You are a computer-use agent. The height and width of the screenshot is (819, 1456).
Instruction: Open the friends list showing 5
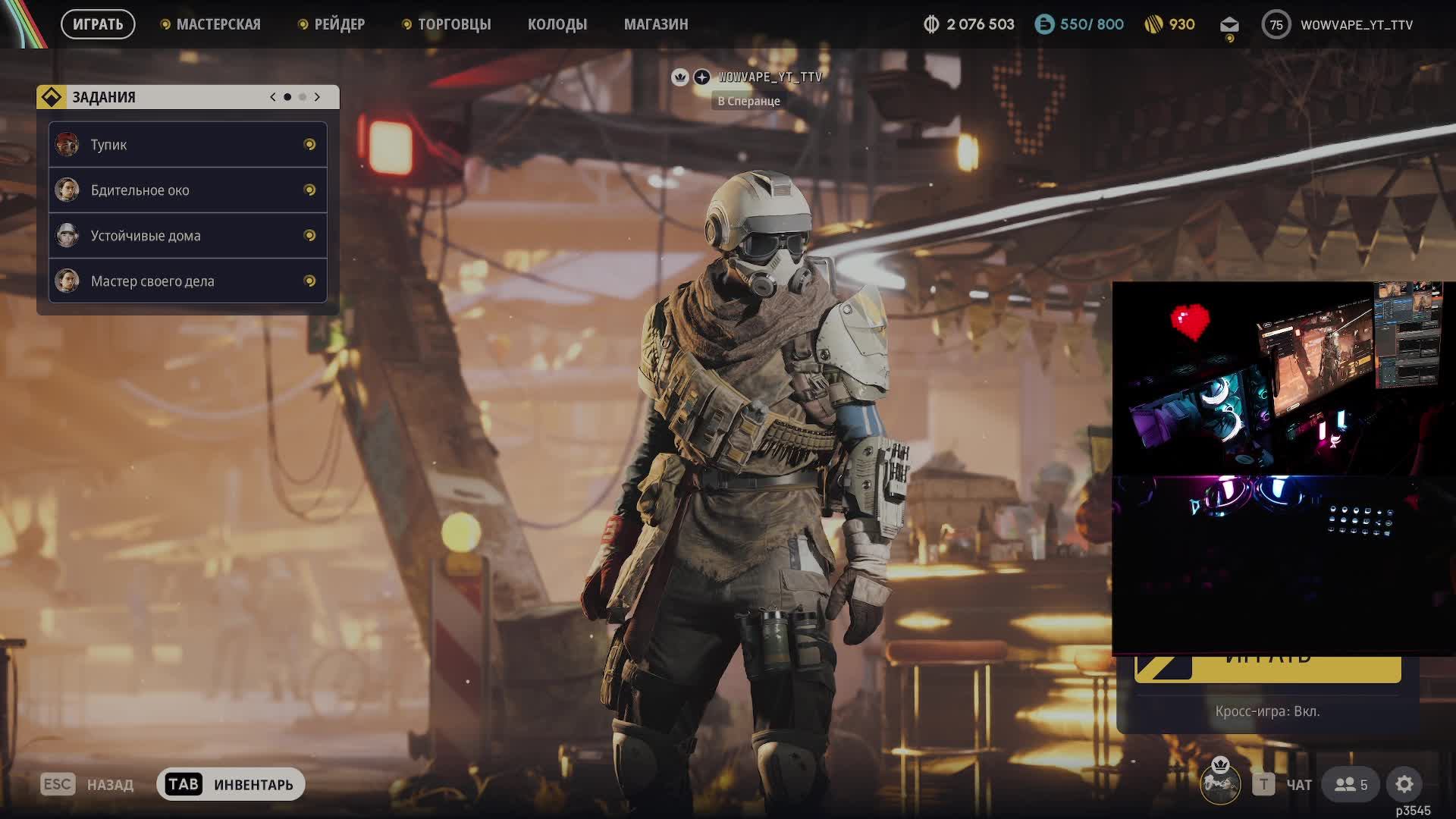[x=1351, y=784]
